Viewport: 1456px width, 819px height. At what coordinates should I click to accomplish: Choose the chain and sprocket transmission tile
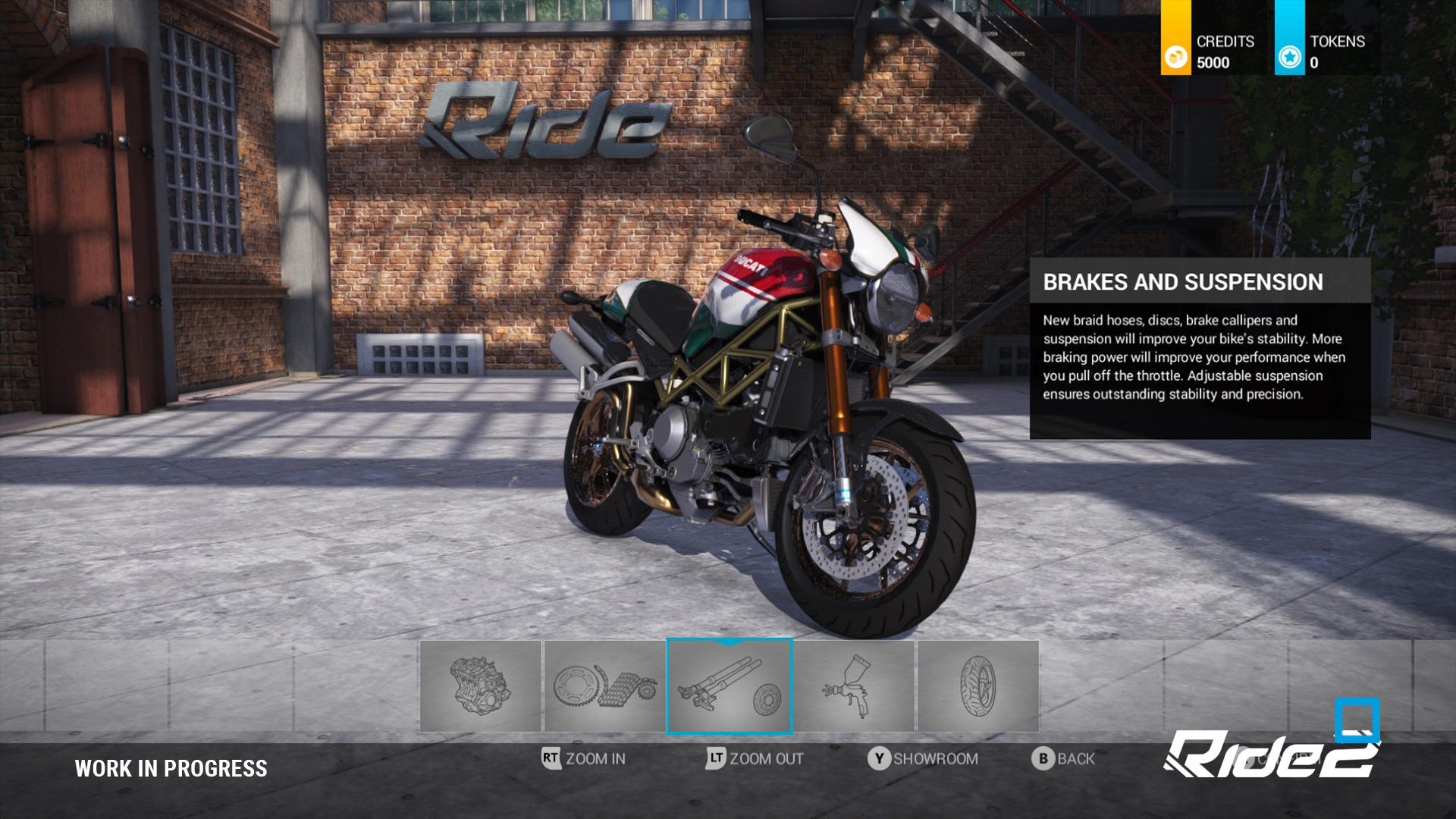(604, 686)
